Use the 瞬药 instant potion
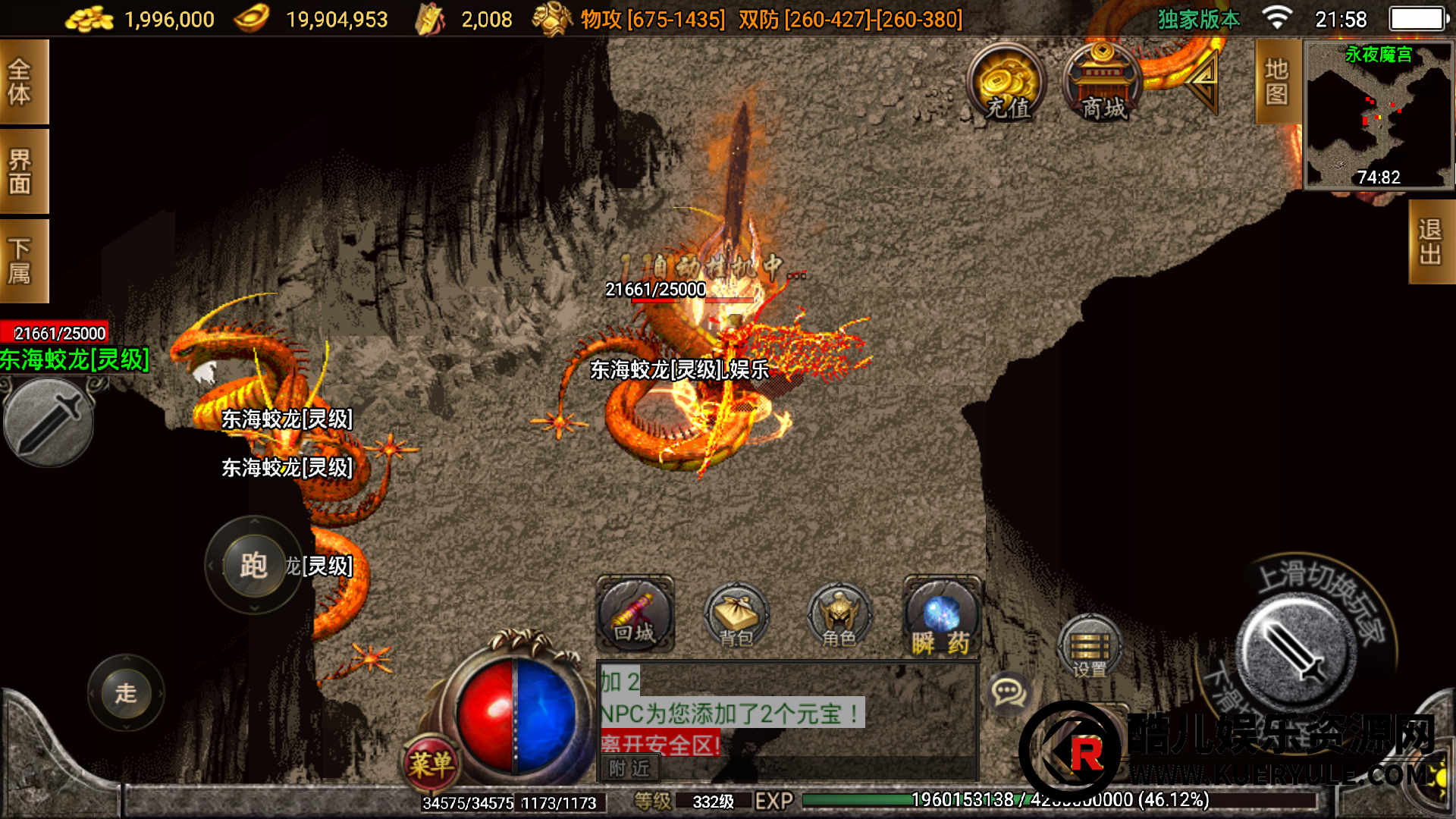 click(x=941, y=616)
